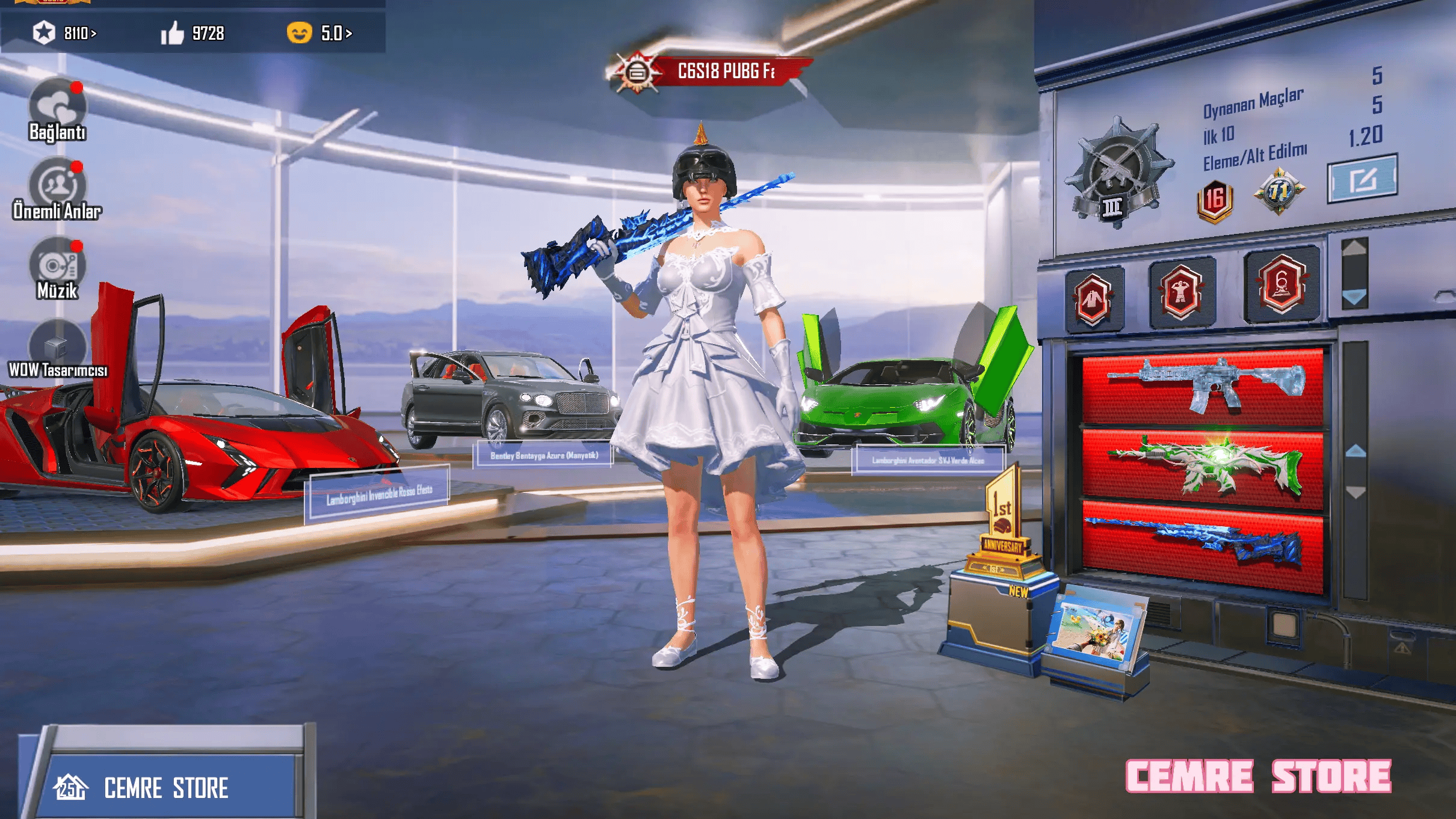This screenshot has width=1456, height=819.
Task: Select the green-white spiky weapon skin
Action: (1202, 466)
